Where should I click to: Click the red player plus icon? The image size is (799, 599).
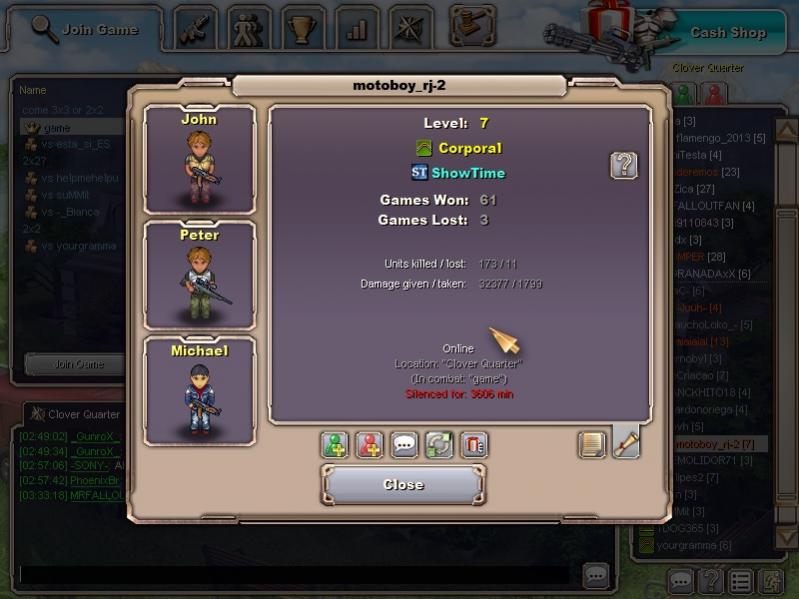(370, 445)
